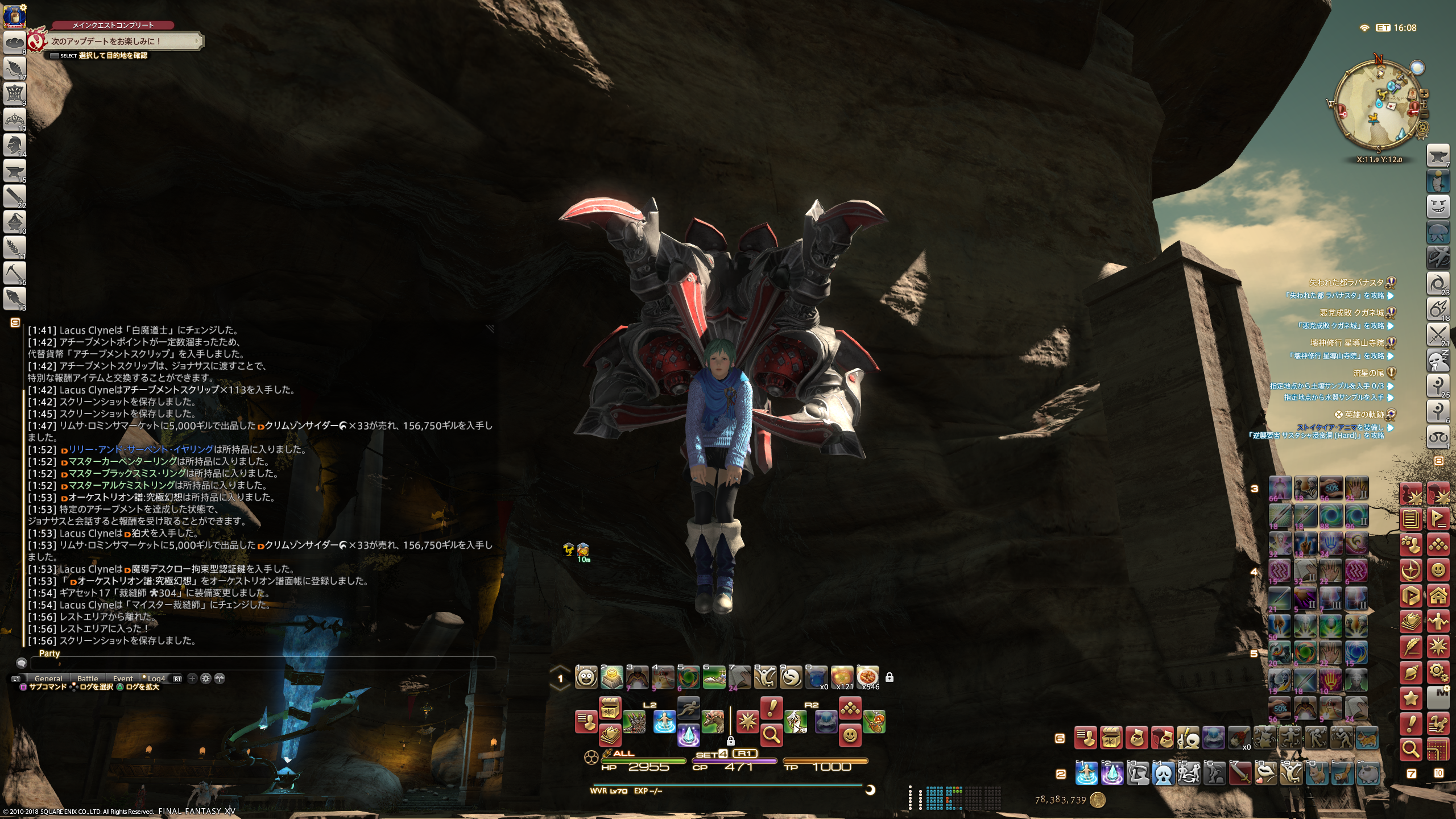Toggle the hotbar lock padlock icon
The width and height of the screenshot is (1456, 819).
pos(890,677)
